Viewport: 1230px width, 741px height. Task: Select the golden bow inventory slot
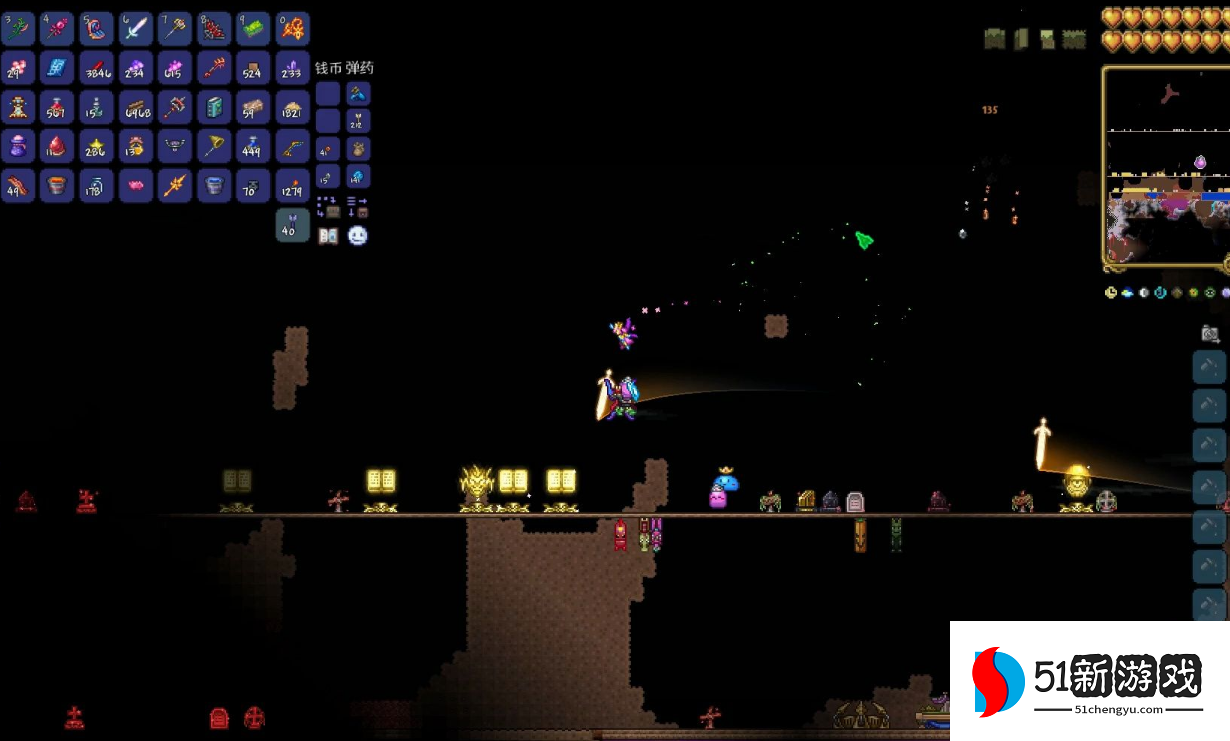(x=293, y=146)
